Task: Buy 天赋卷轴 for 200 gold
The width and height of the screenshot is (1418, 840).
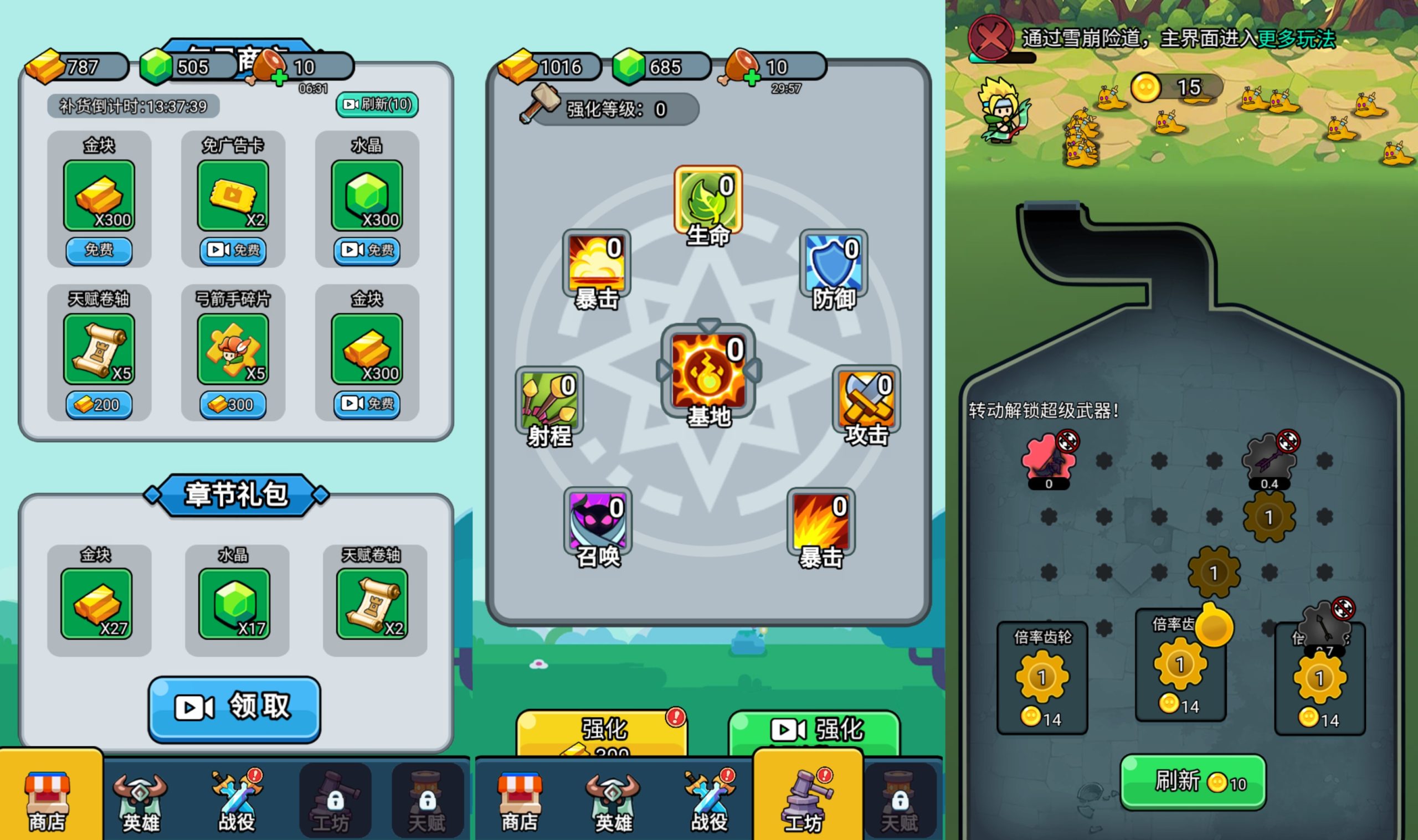Action: click(x=99, y=405)
